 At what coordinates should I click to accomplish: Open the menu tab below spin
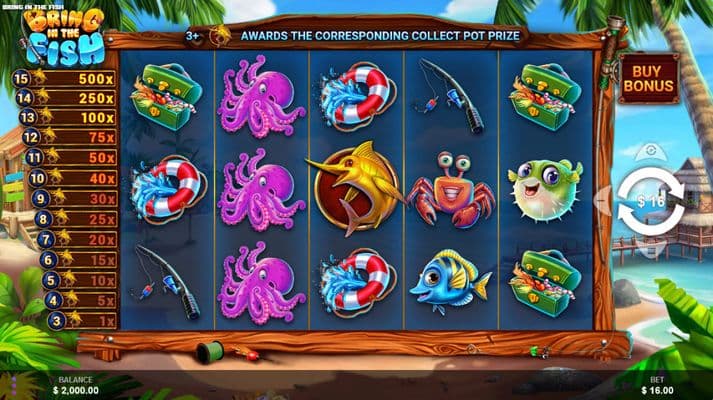(651, 250)
